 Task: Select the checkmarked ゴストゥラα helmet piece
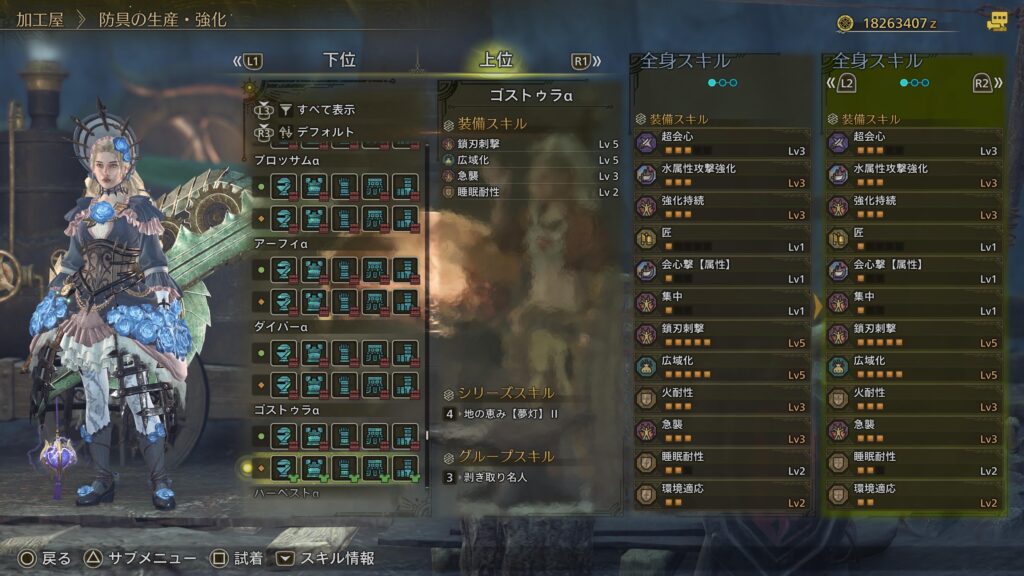(284, 466)
